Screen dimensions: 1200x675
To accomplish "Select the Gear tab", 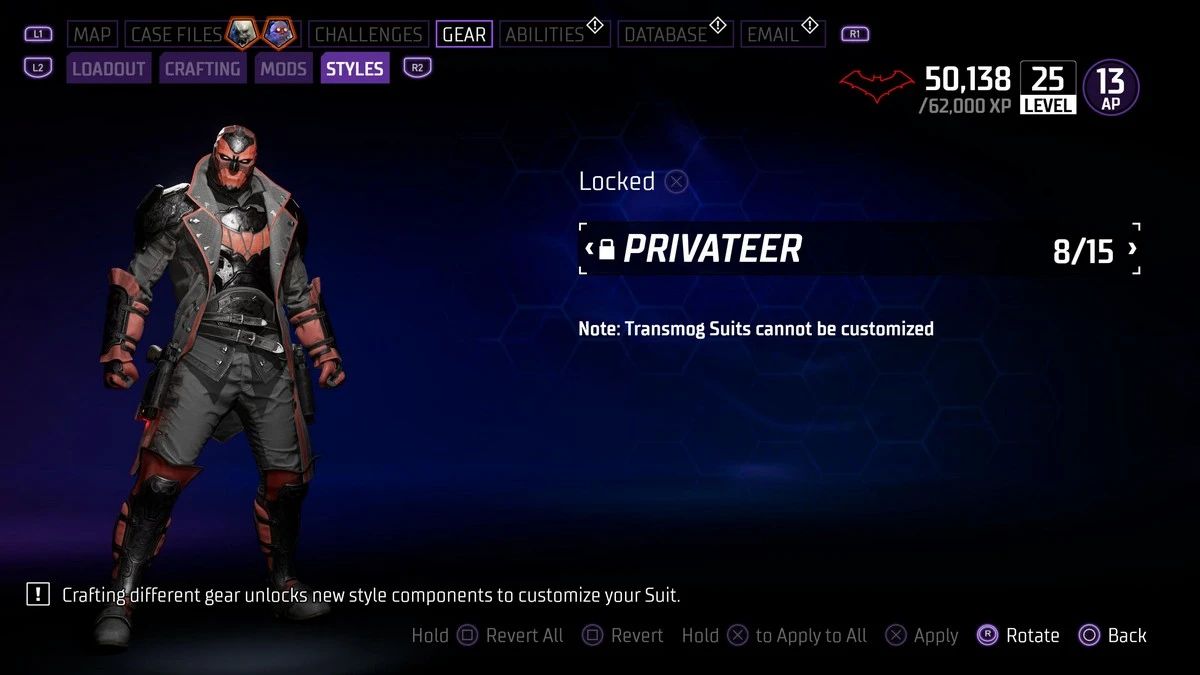I will click(x=464, y=35).
